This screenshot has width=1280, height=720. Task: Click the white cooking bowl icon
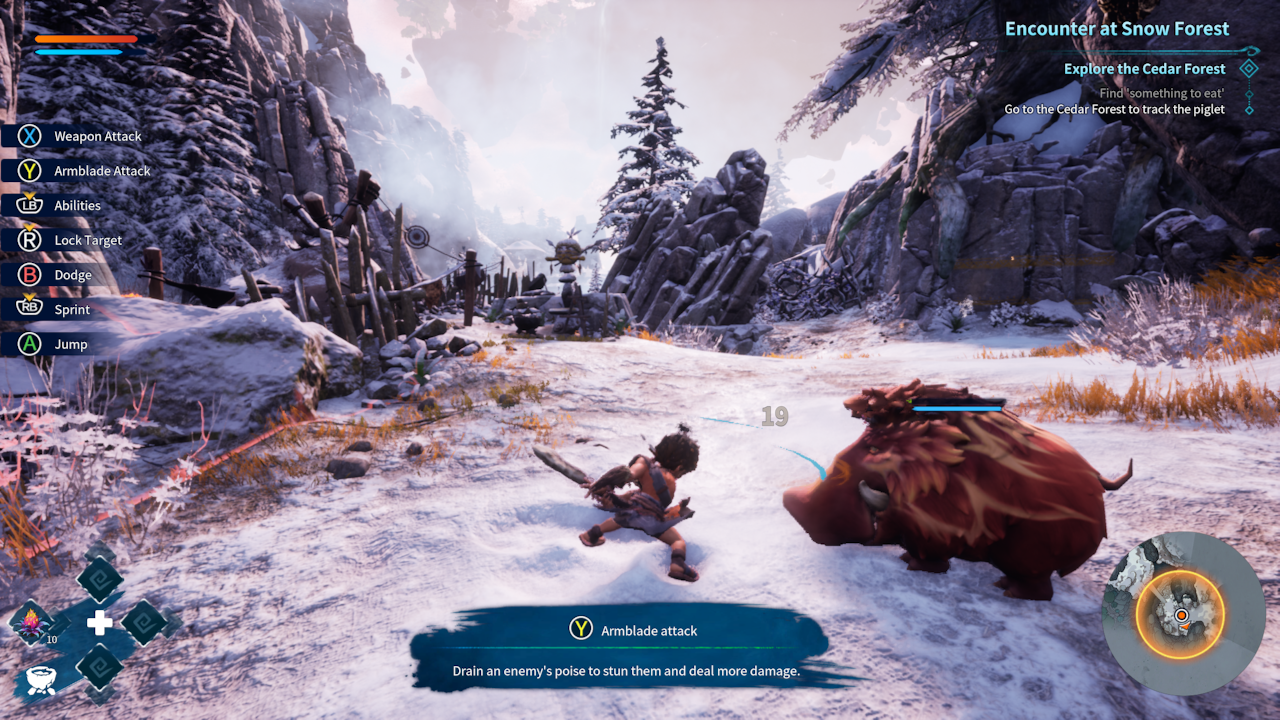[x=40, y=679]
